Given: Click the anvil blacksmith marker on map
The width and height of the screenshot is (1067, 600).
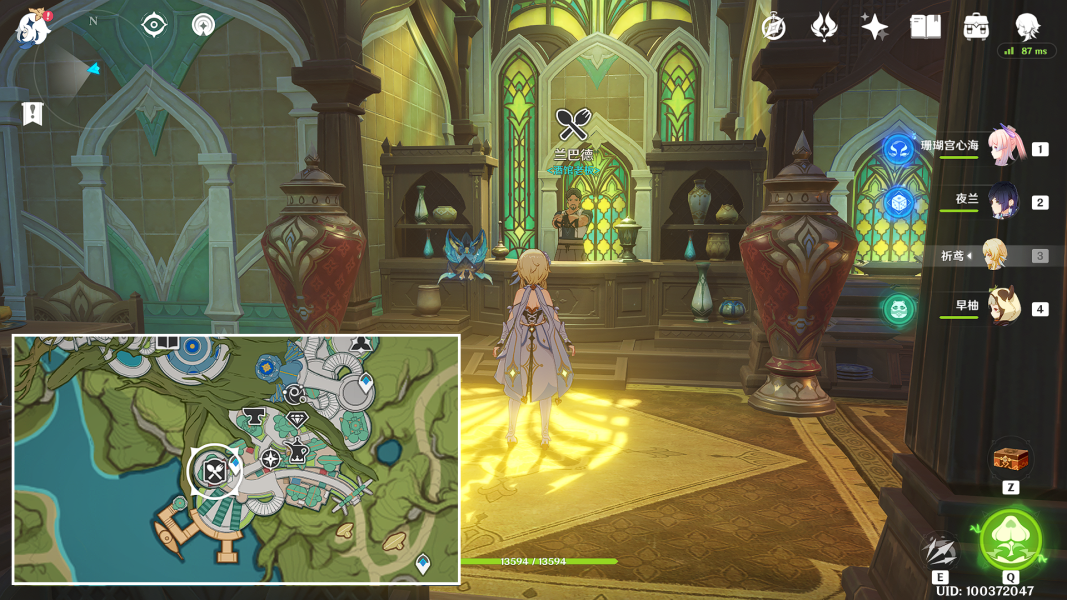Looking at the screenshot, I should pos(252,416).
